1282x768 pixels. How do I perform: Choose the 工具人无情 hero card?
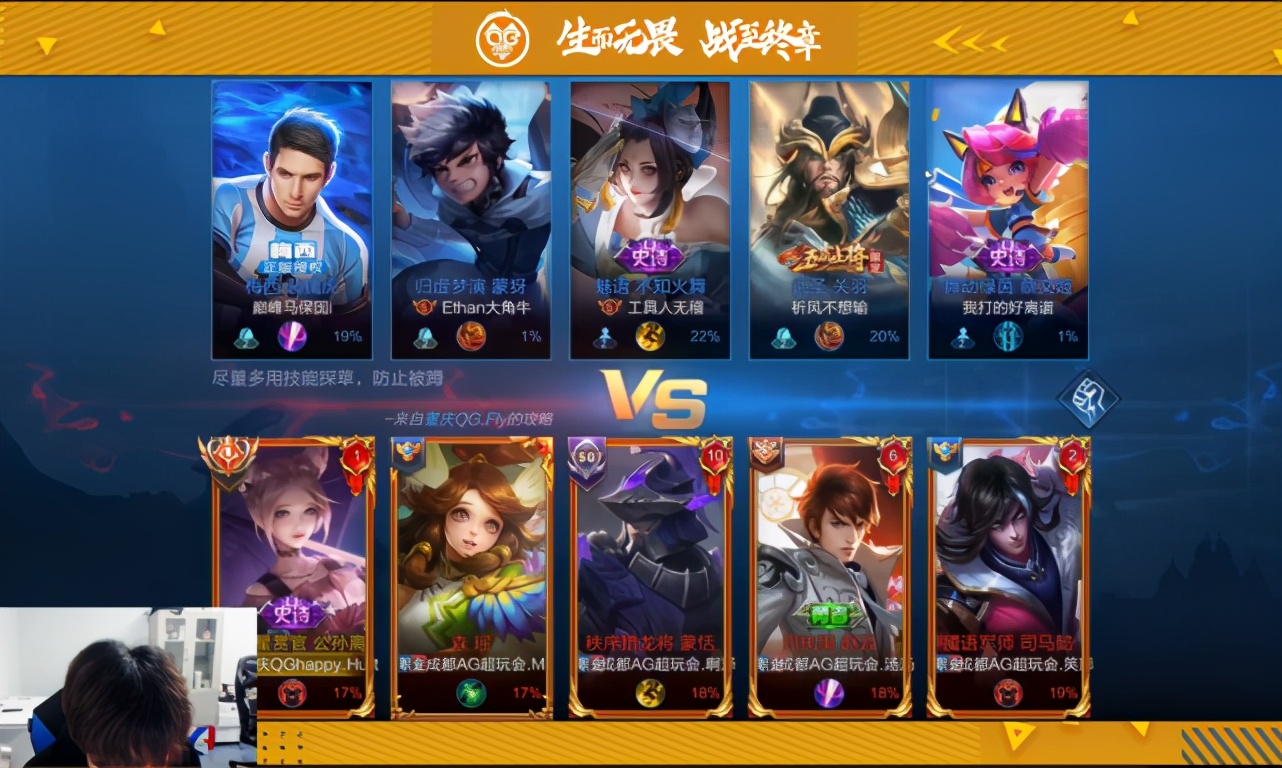click(650, 219)
